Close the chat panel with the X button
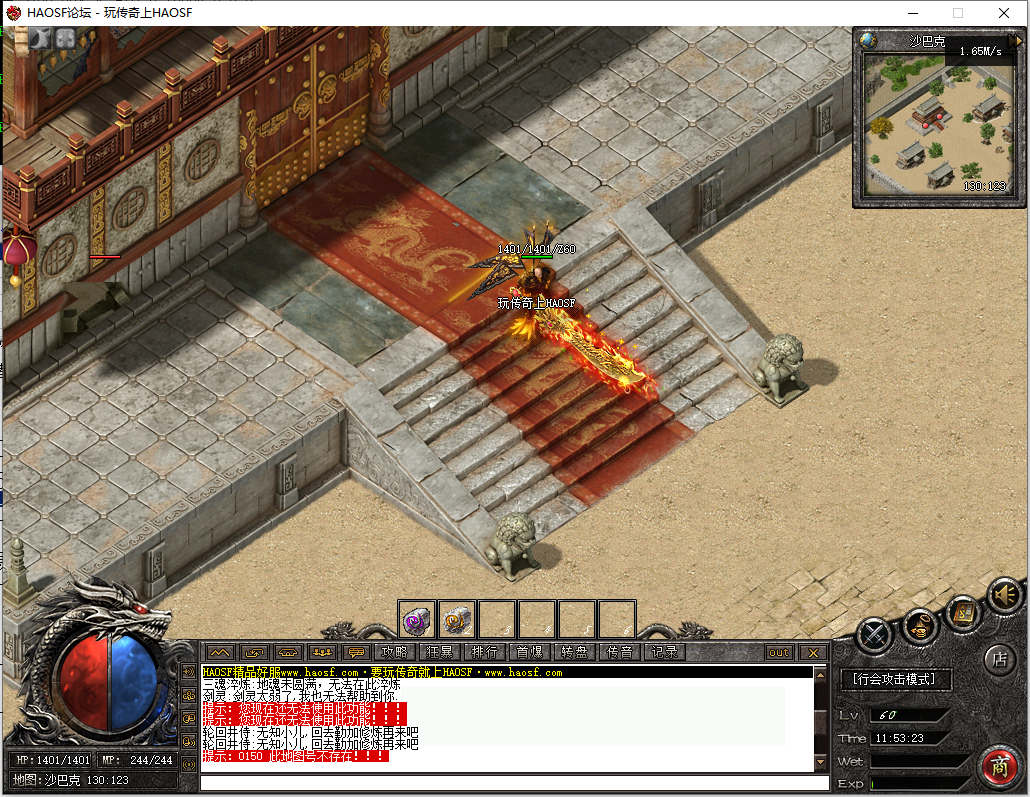Screen dimensions: 1030x797 [813, 652]
